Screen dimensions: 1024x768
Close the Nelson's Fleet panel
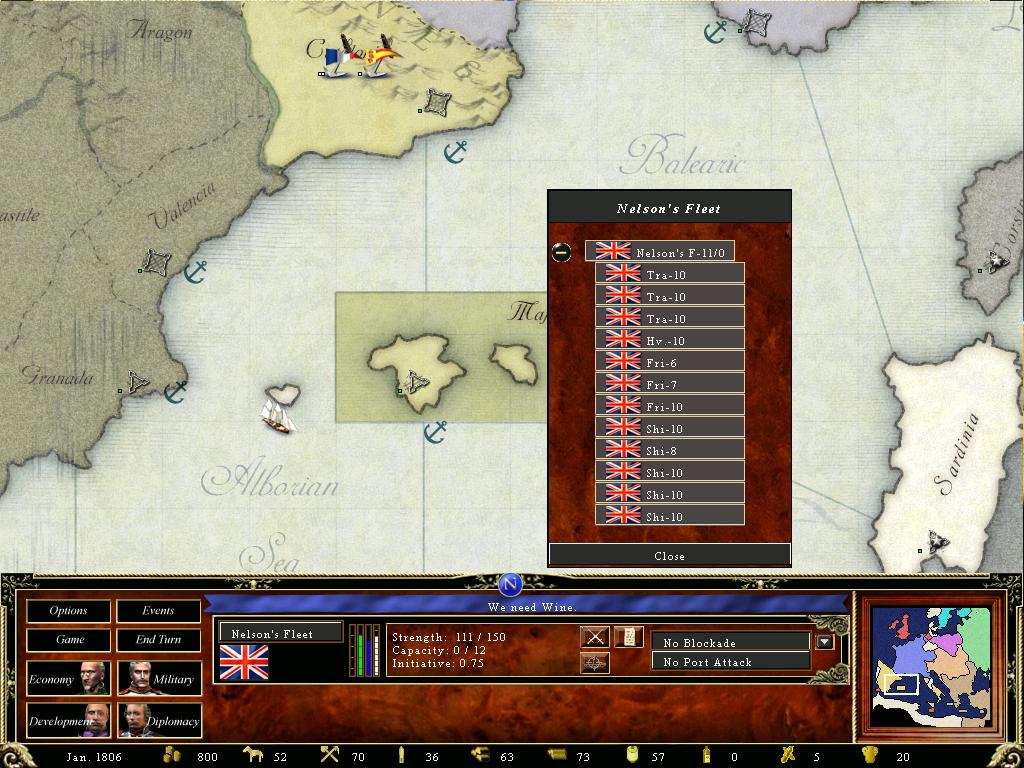click(x=669, y=555)
